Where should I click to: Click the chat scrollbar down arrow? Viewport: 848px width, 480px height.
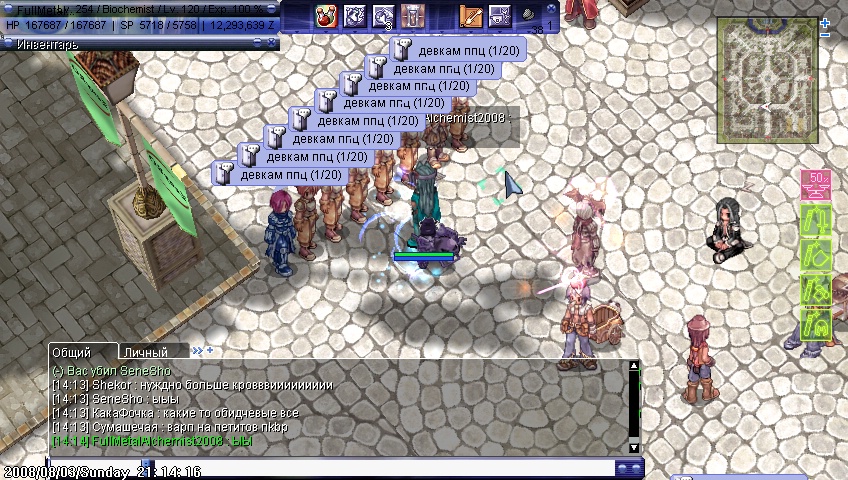tap(633, 446)
